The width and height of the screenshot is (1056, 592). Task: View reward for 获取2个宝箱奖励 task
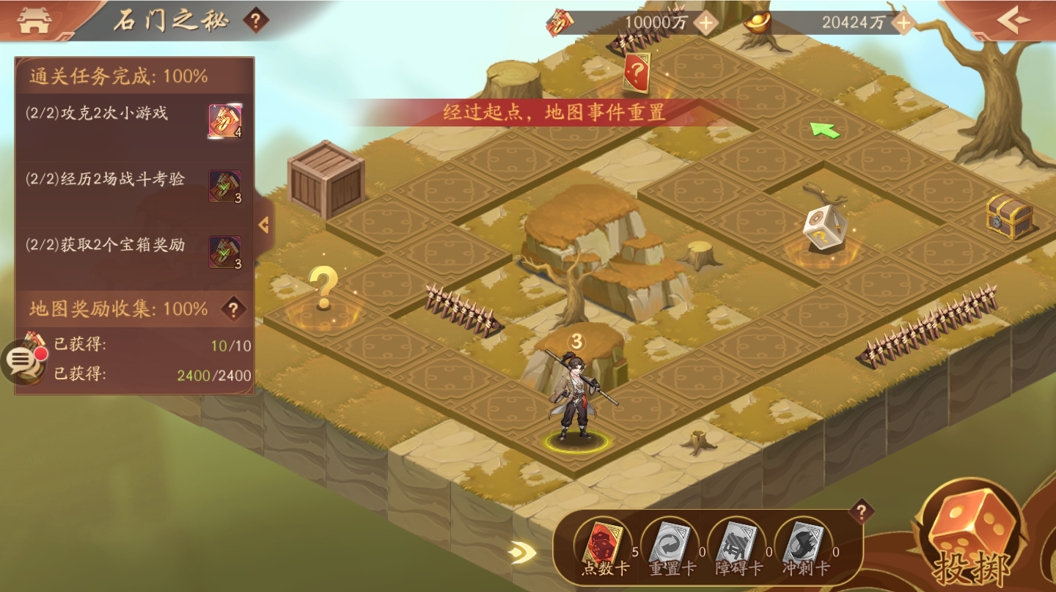224,252
